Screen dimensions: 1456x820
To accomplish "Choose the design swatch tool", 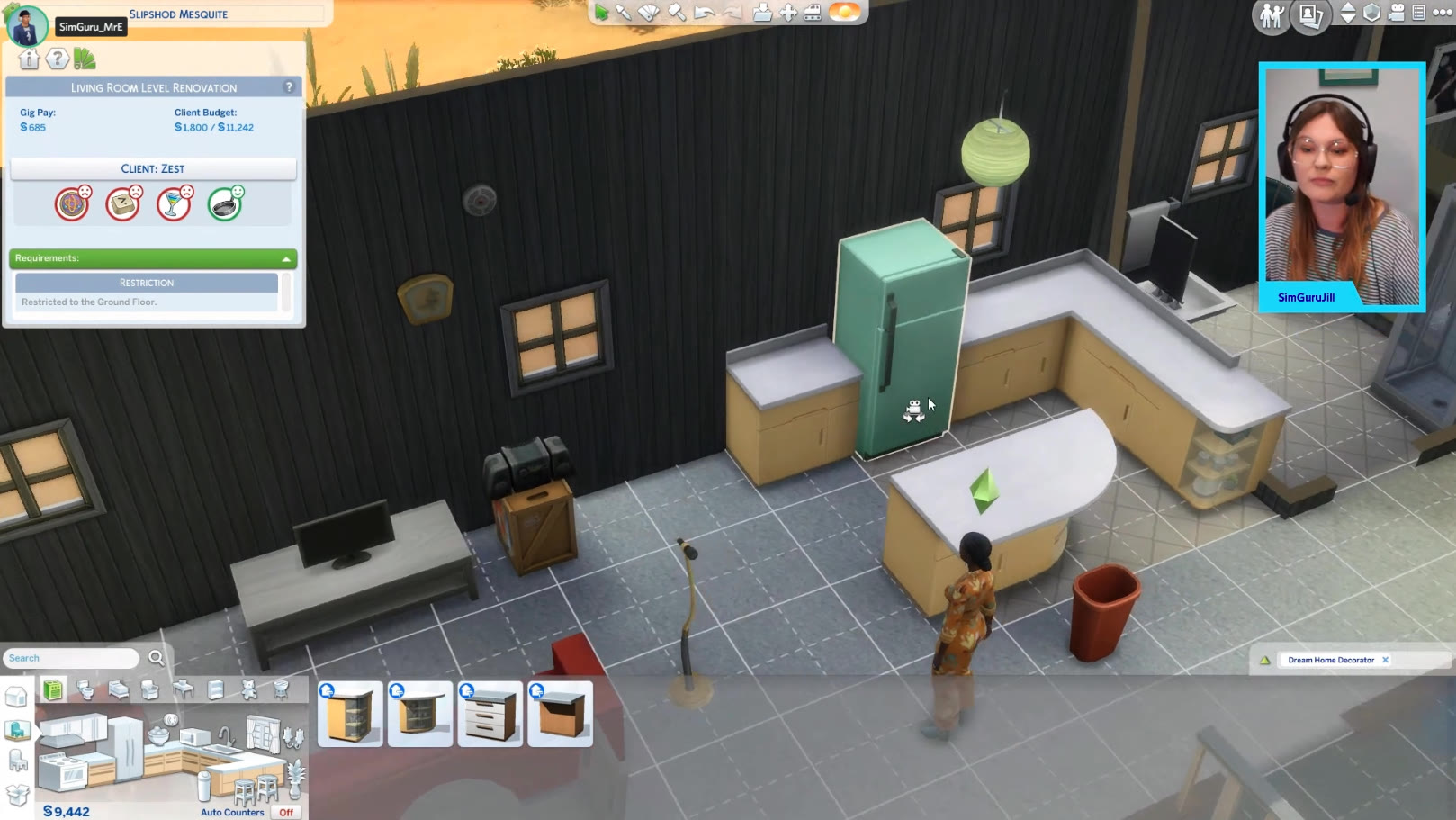I will (x=649, y=13).
